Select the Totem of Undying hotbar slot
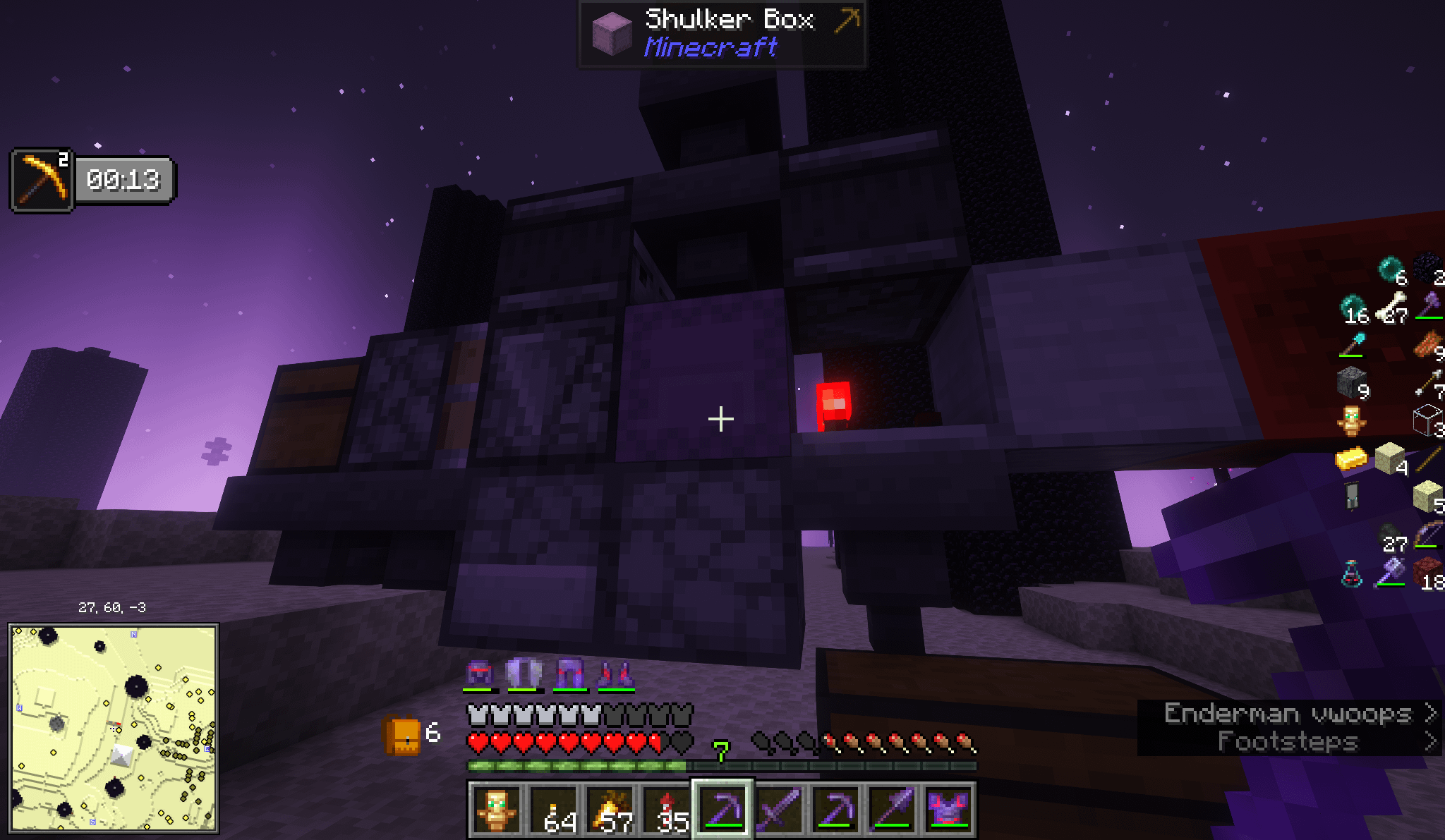The image size is (1445, 840). [x=496, y=810]
